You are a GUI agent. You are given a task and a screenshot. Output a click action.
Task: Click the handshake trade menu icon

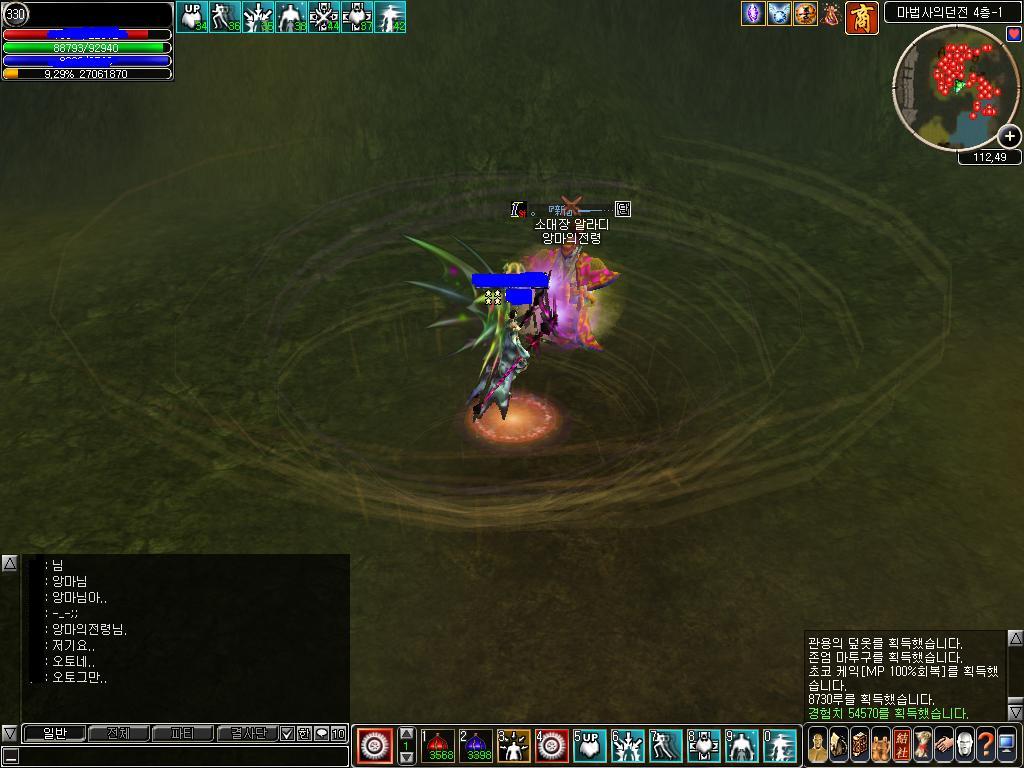pos(943,745)
